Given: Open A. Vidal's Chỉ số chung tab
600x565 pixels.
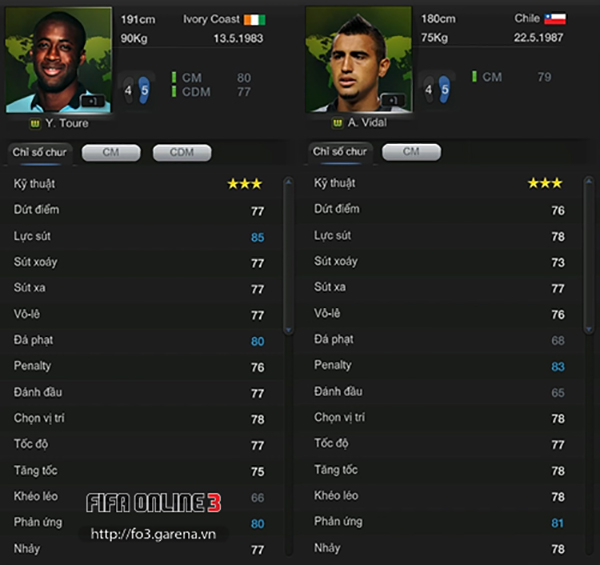Looking at the screenshot, I should 340,152.
